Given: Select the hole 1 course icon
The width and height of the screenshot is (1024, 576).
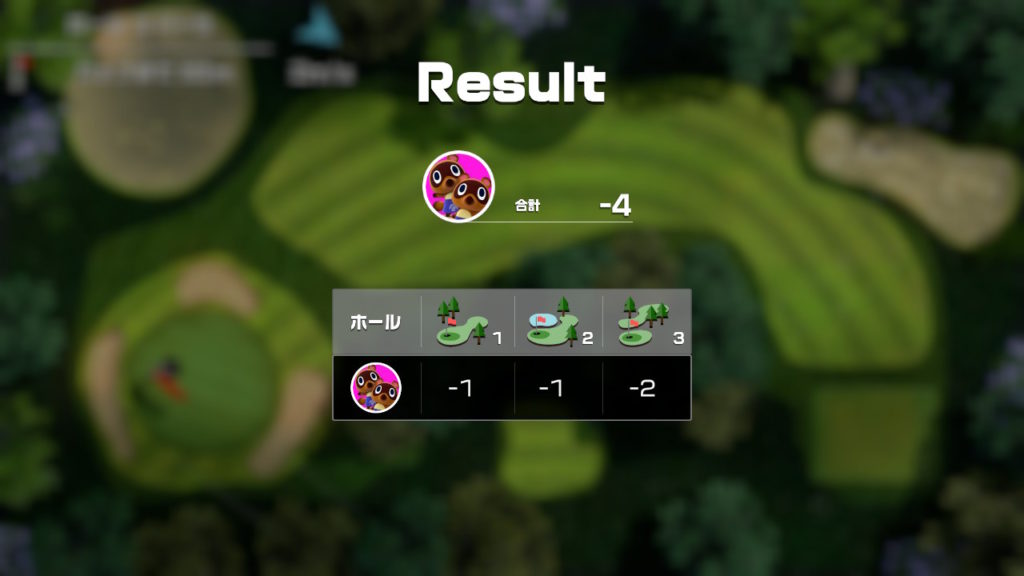Looking at the screenshot, I should pos(460,322).
